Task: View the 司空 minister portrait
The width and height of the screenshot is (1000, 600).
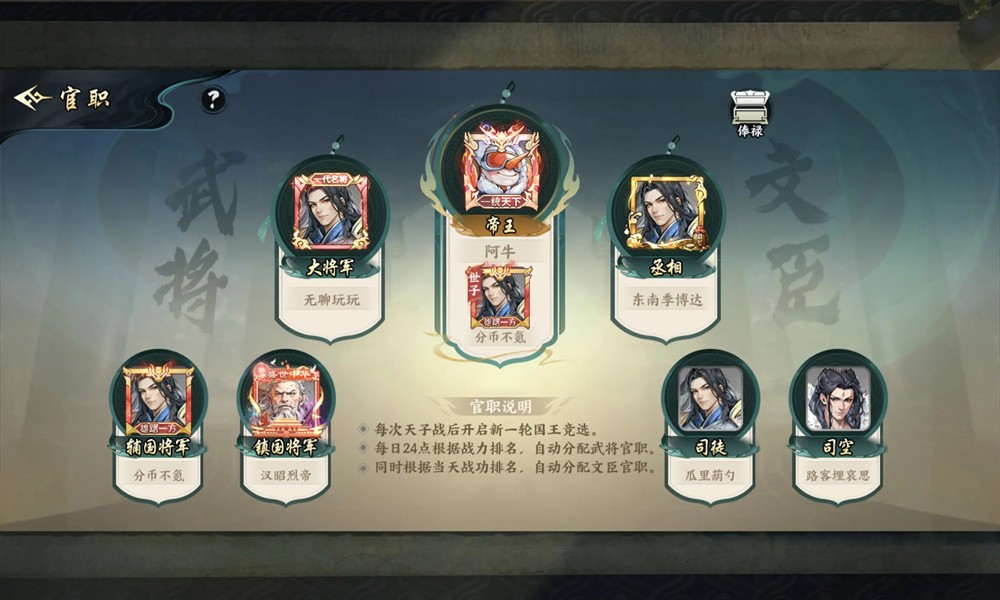Action: click(x=838, y=398)
